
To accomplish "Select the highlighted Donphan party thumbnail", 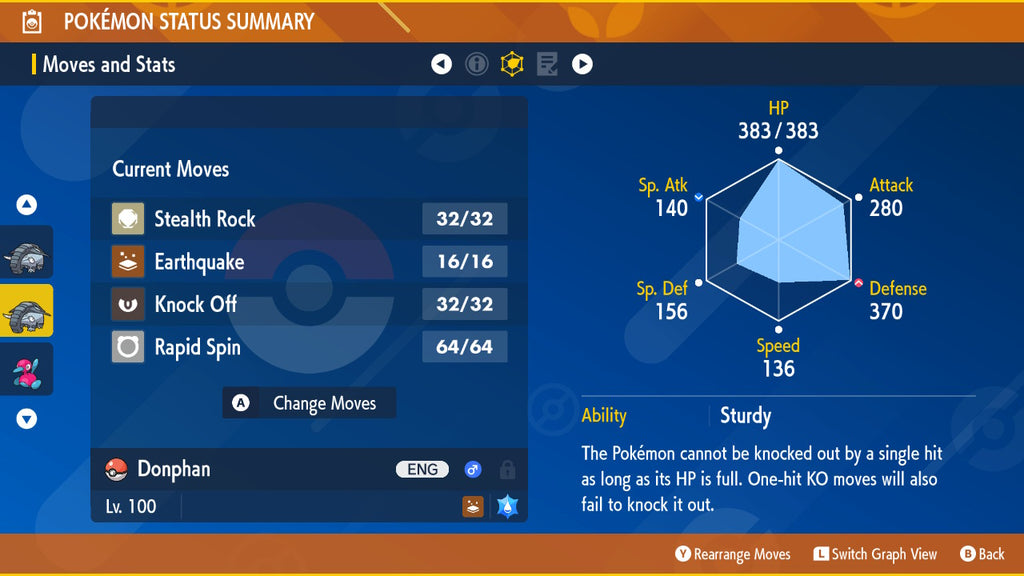I will pyautogui.click(x=27, y=310).
